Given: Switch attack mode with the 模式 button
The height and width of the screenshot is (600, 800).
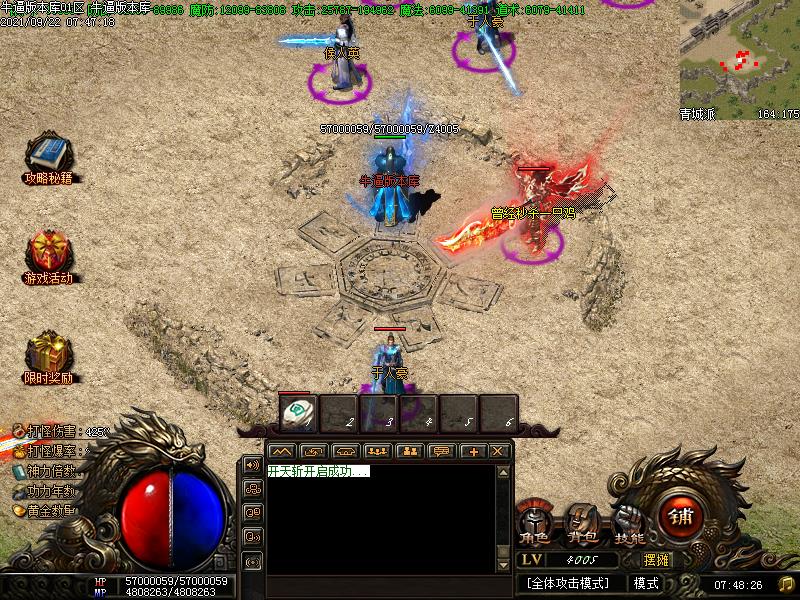Looking at the screenshot, I should pyautogui.click(x=646, y=583).
